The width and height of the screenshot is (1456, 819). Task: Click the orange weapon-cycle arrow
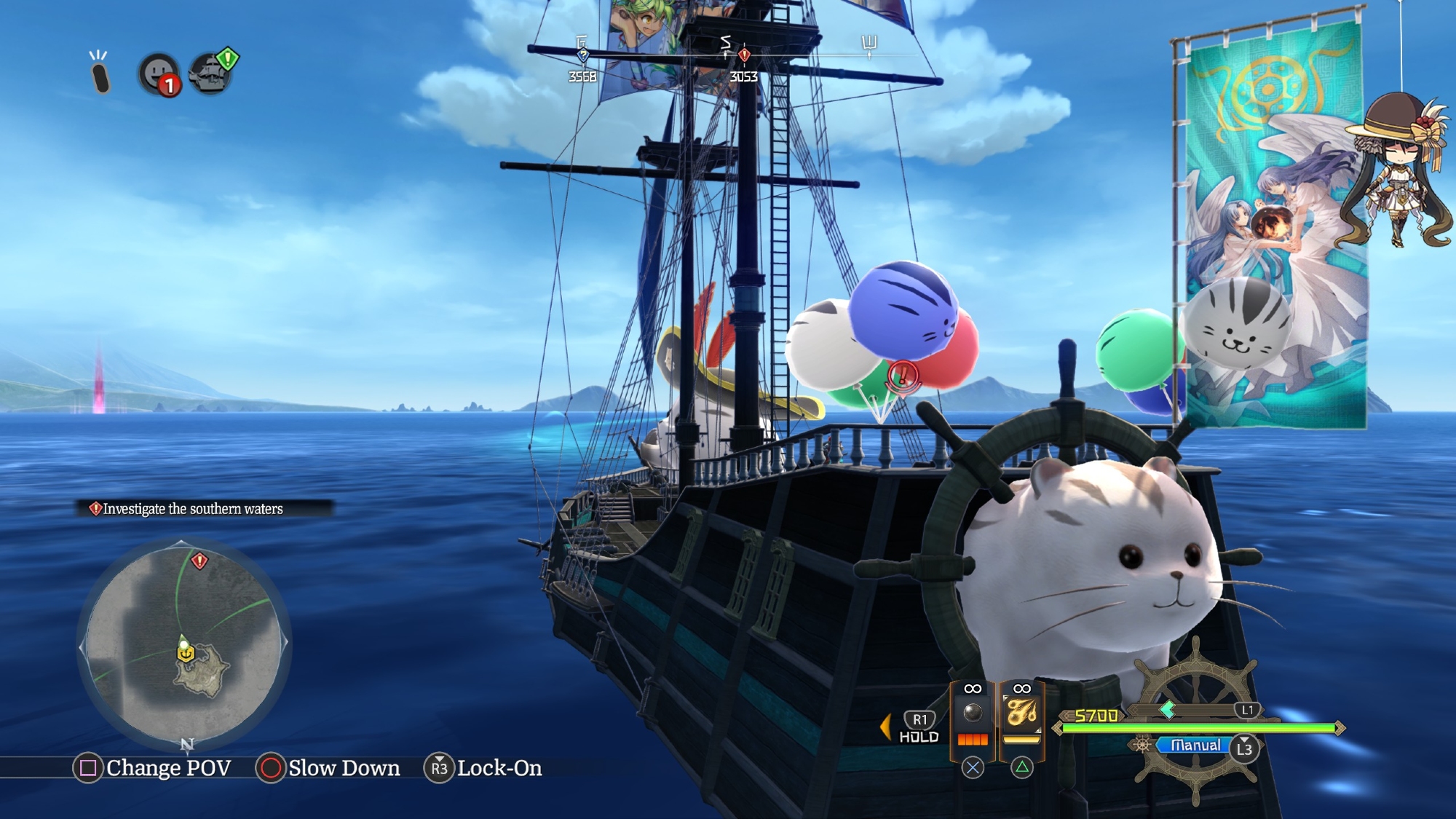click(885, 727)
